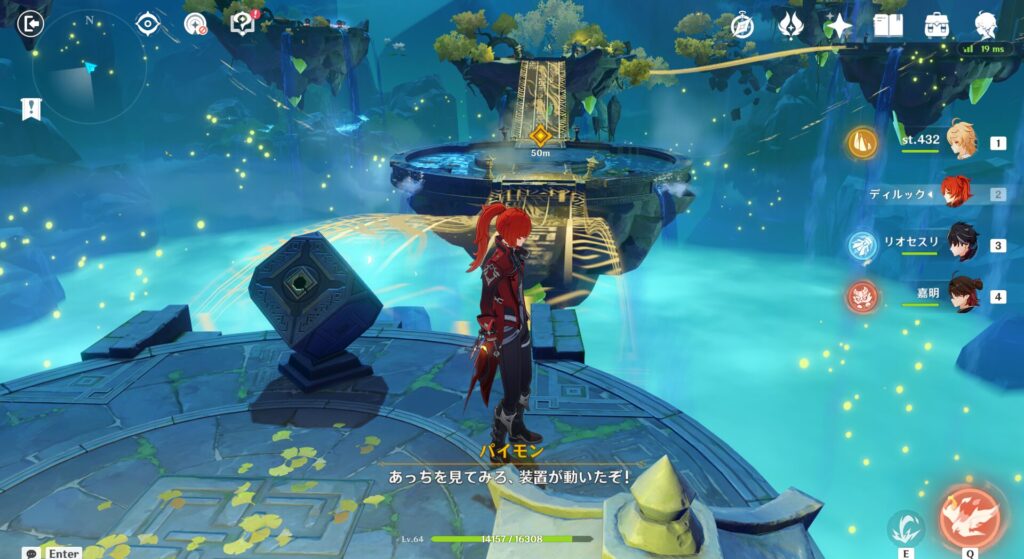Open the quest banner with exclamation mark

pos(33,109)
